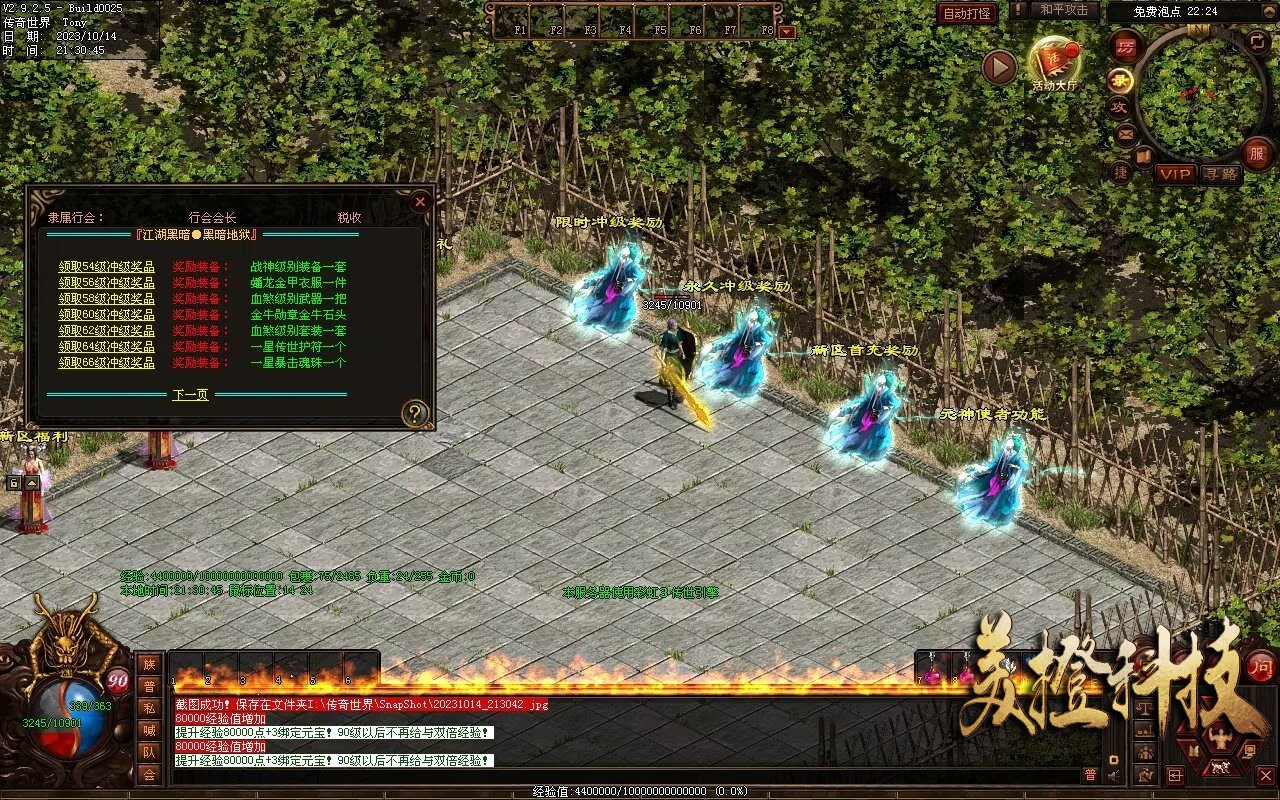Toggle the chat sound speaker icon
This screenshot has width=1280, height=800.
pyautogui.click(x=1114, y=775)
